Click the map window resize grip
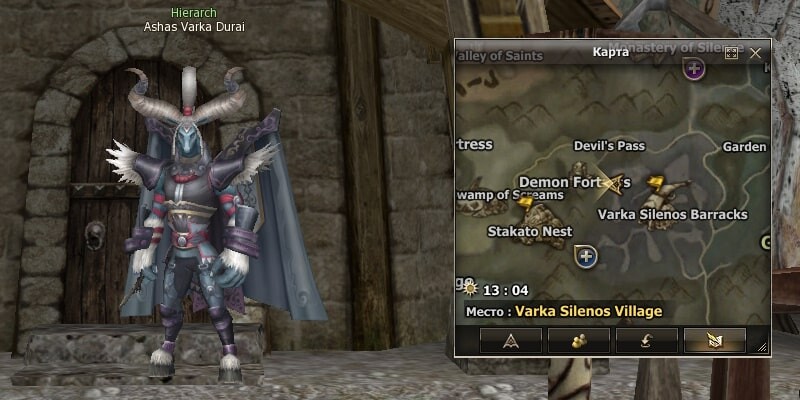Screen dimensions: 800x400 (762, 347)
